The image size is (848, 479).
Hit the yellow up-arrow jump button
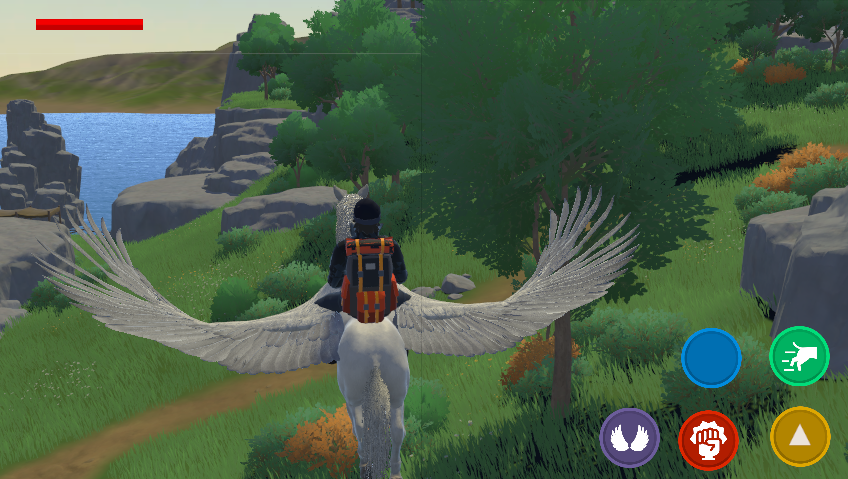click(800, 436)
